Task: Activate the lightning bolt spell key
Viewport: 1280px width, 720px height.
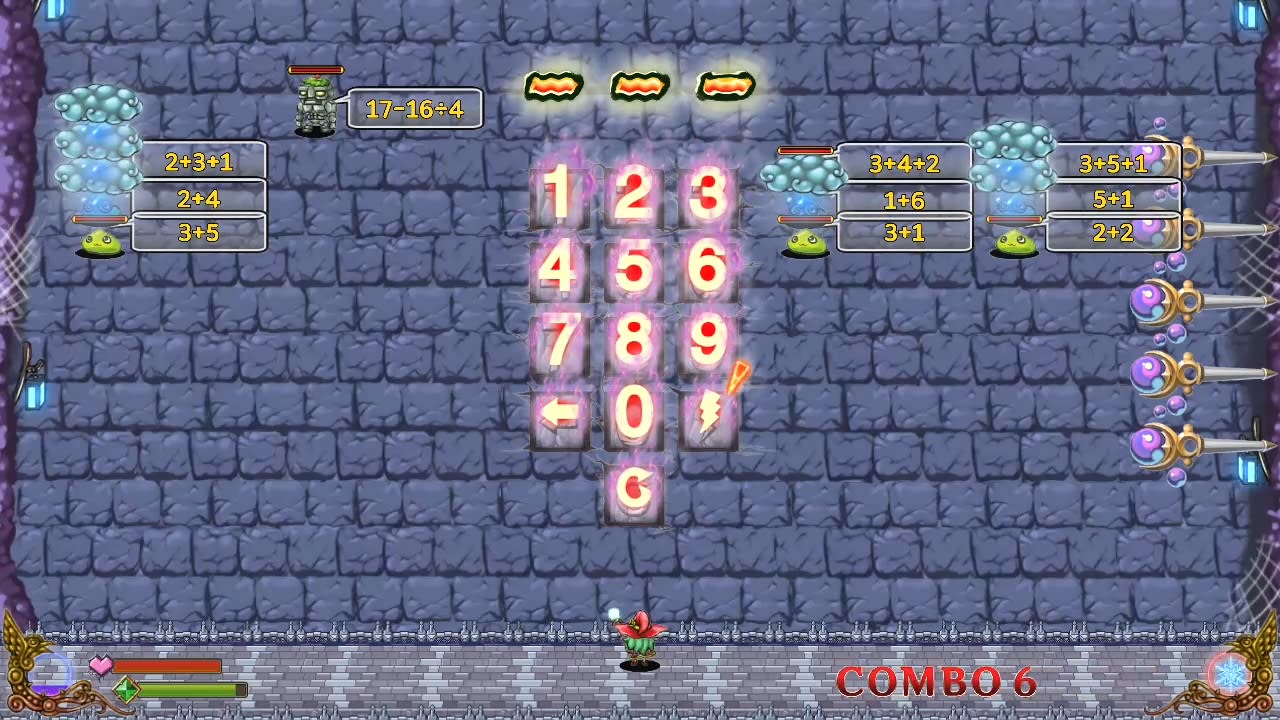Action: (x=710, y=417)
